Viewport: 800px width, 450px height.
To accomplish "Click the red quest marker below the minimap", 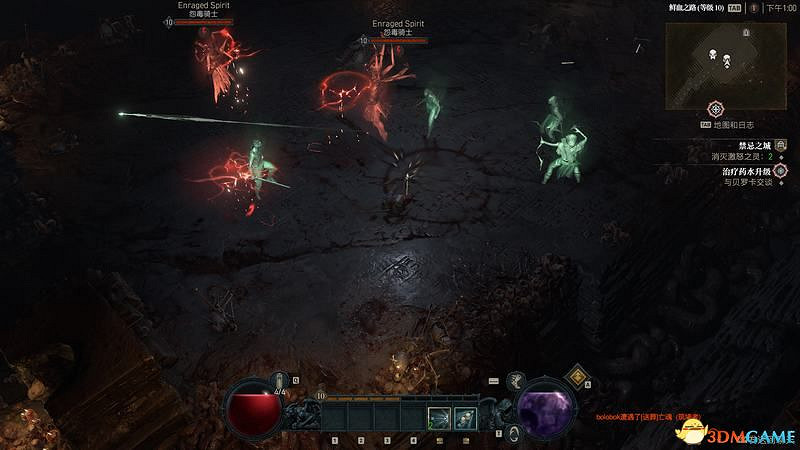I will tap(716, 109).
